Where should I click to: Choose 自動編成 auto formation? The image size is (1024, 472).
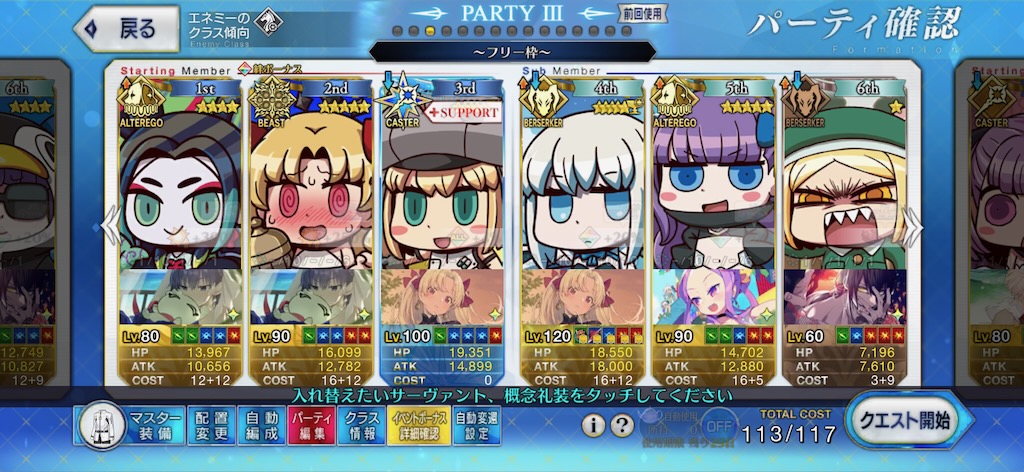pos(262,426)
